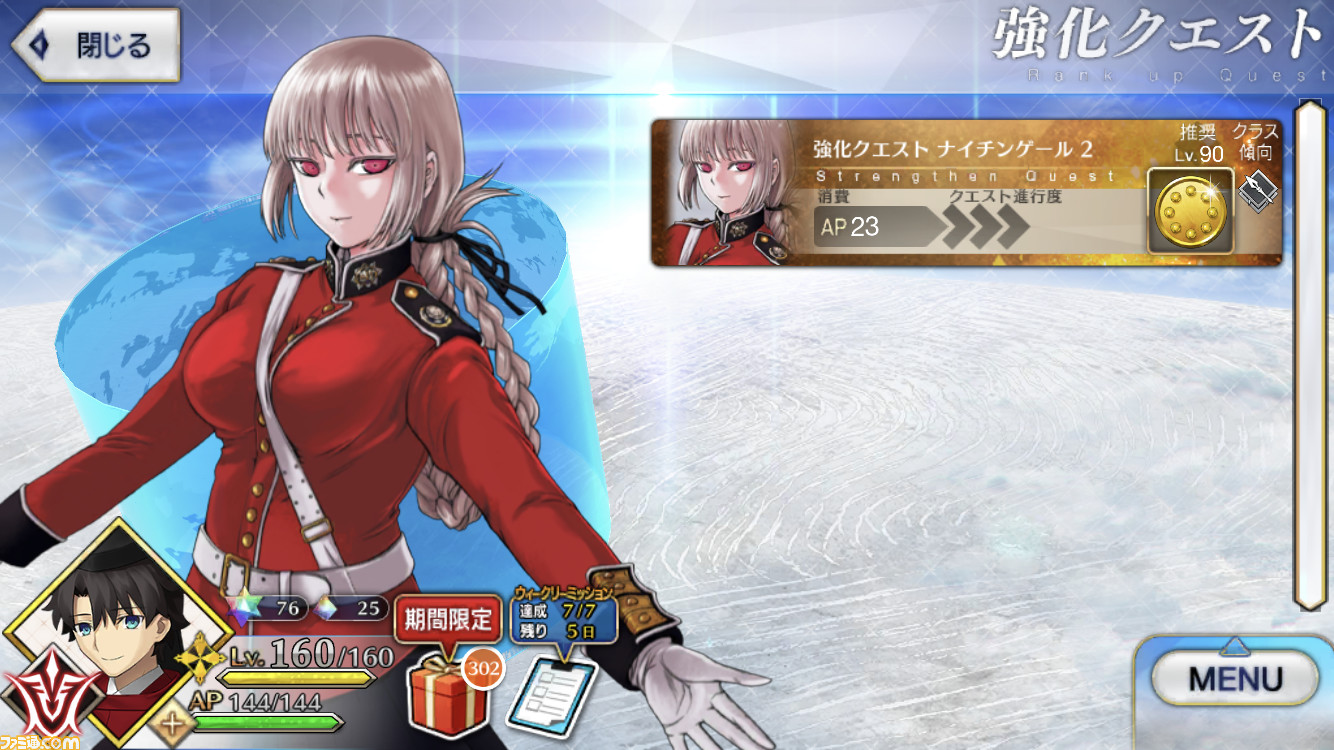The height and width of the screenshot is (750, 1334).
Task: Select the golden quest gate icon
Action: coord(1189,211)
